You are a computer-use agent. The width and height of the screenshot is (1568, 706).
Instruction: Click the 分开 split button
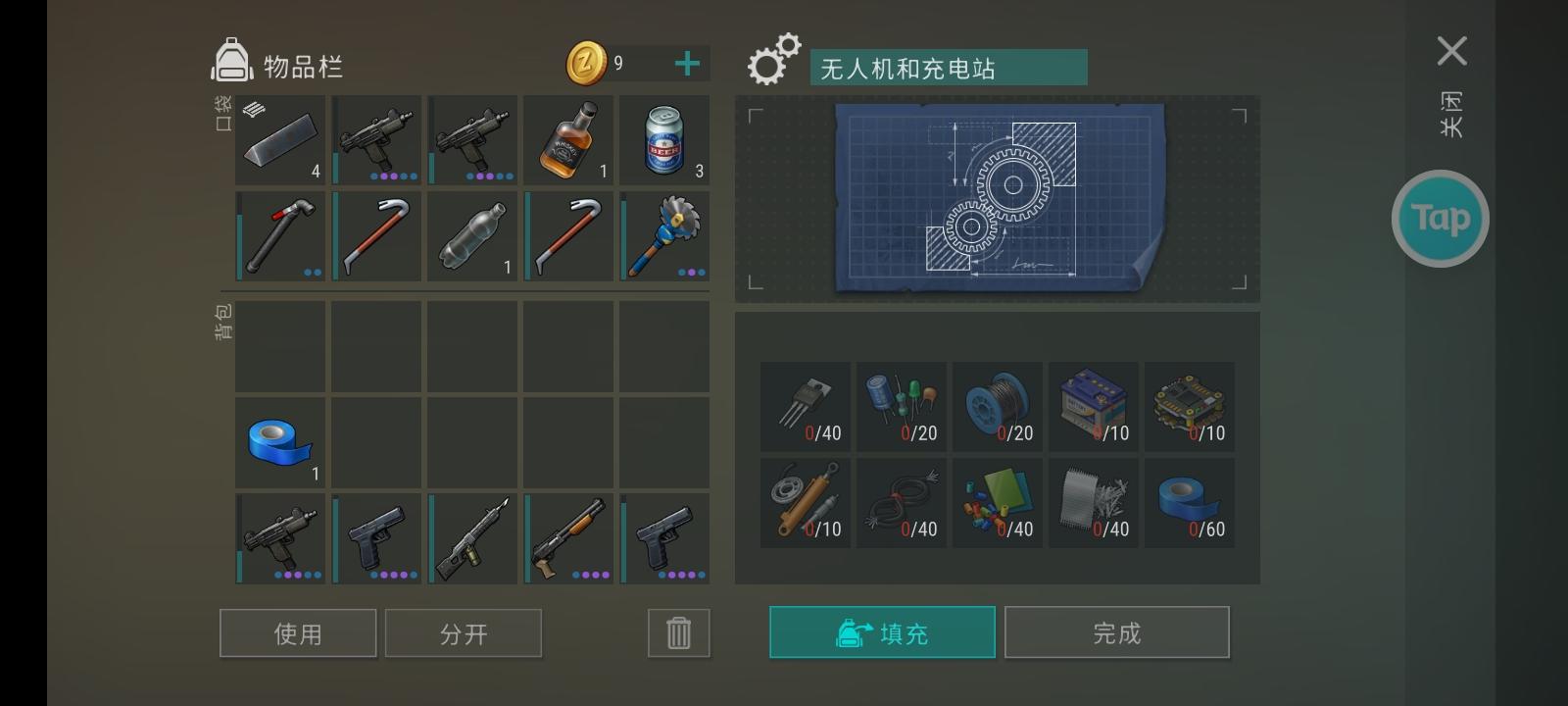click(464, 632)
